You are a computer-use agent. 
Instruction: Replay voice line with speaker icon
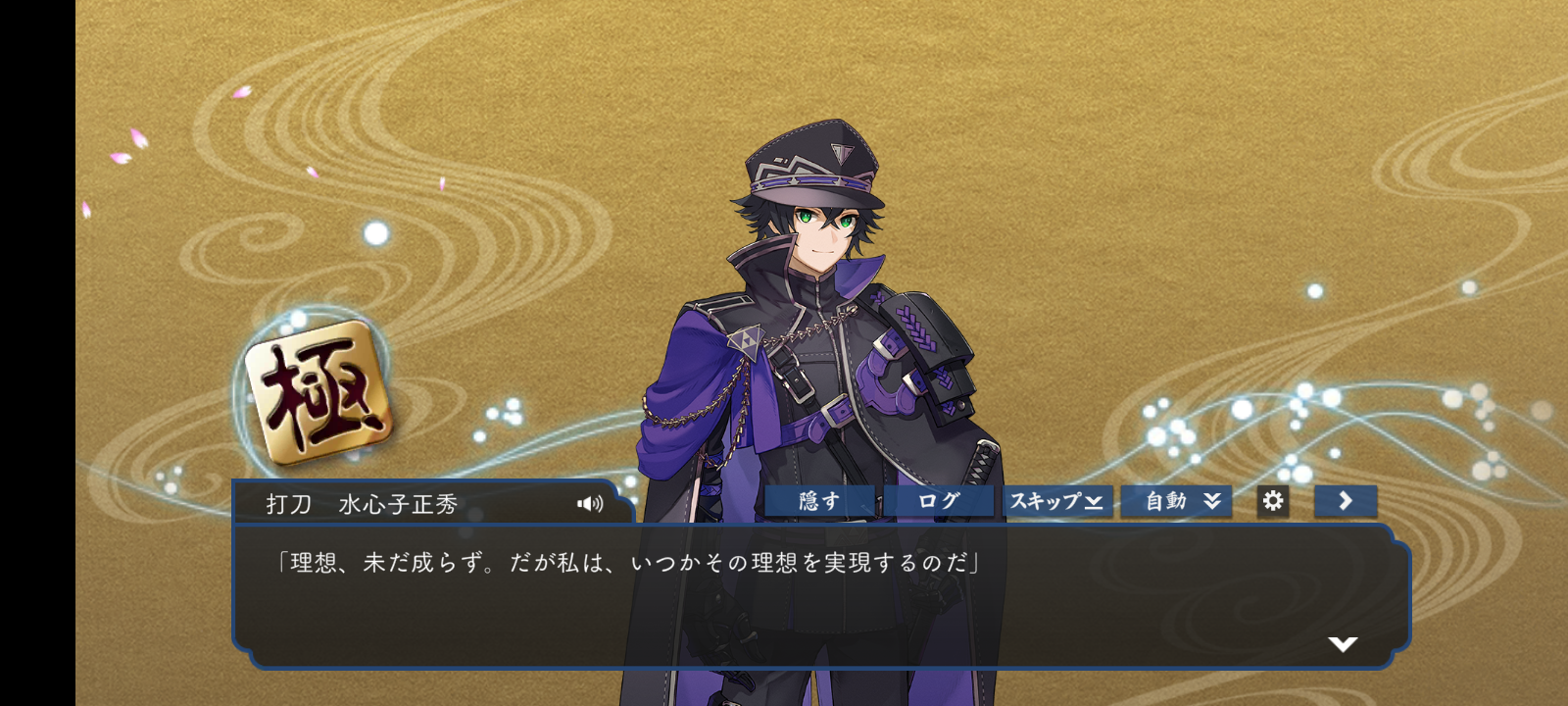[590, 504]
